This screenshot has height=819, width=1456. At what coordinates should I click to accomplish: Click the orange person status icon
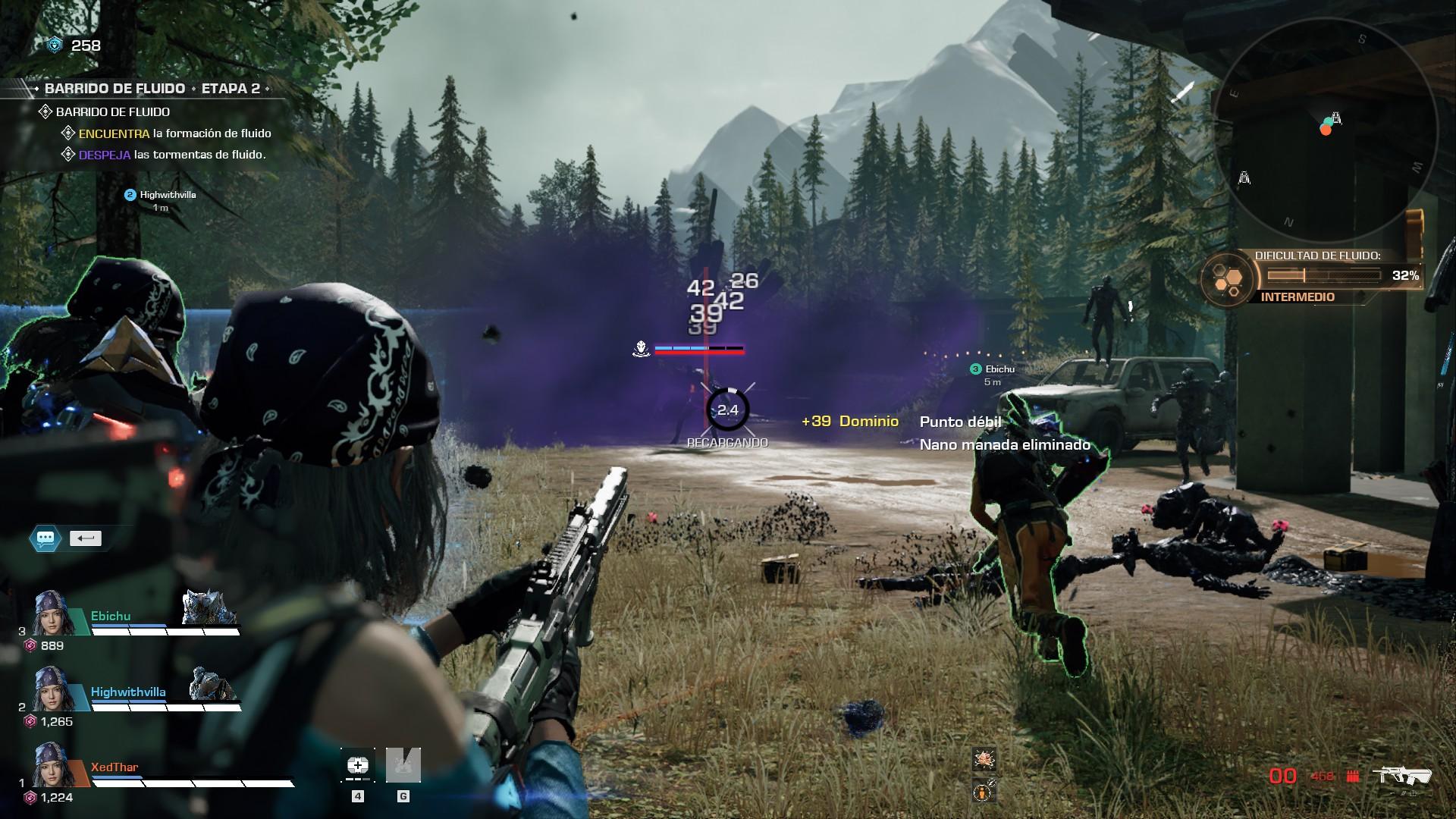click(x=984, y=792)
